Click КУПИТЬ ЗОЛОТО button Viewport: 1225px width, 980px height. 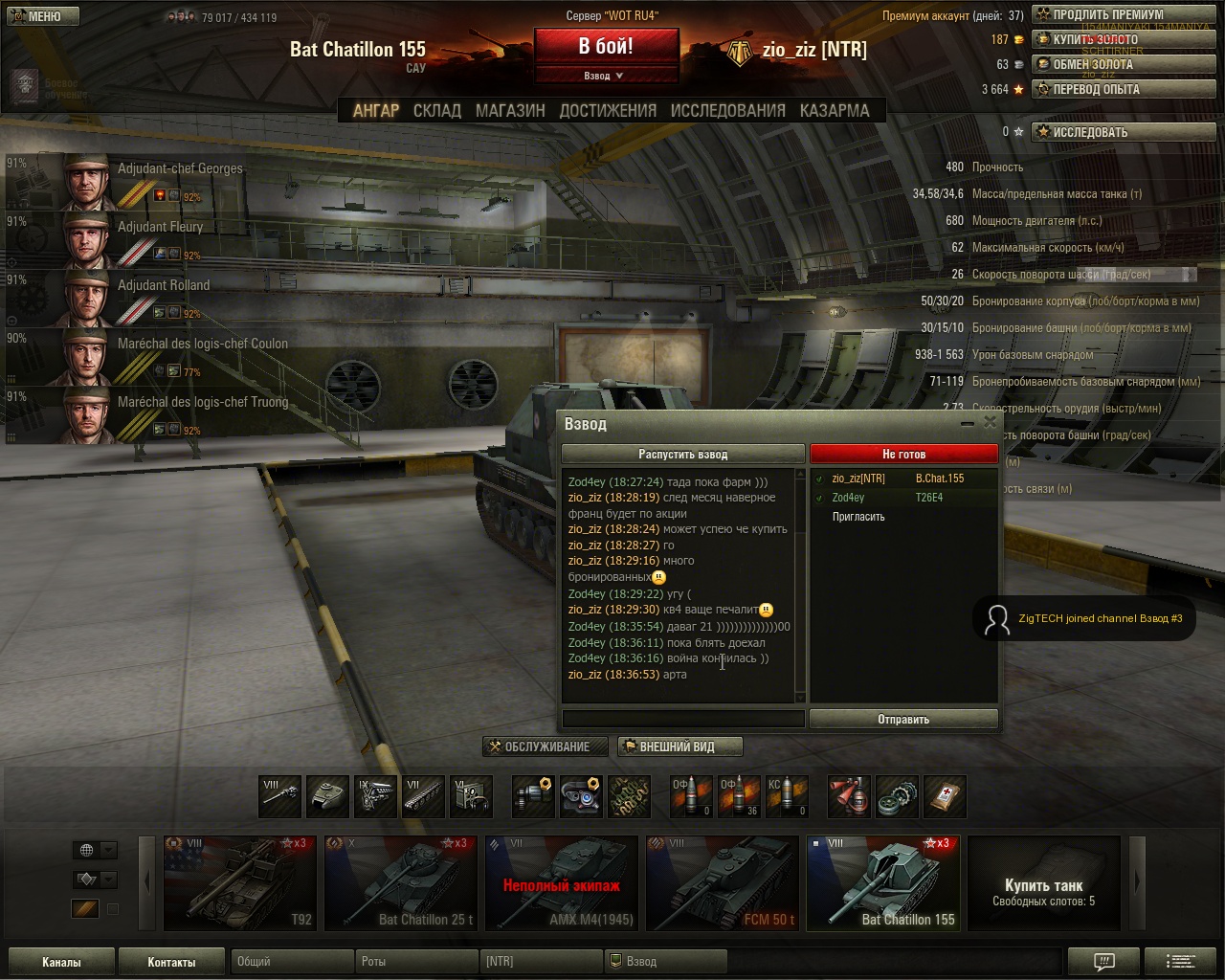point(1124,39)
